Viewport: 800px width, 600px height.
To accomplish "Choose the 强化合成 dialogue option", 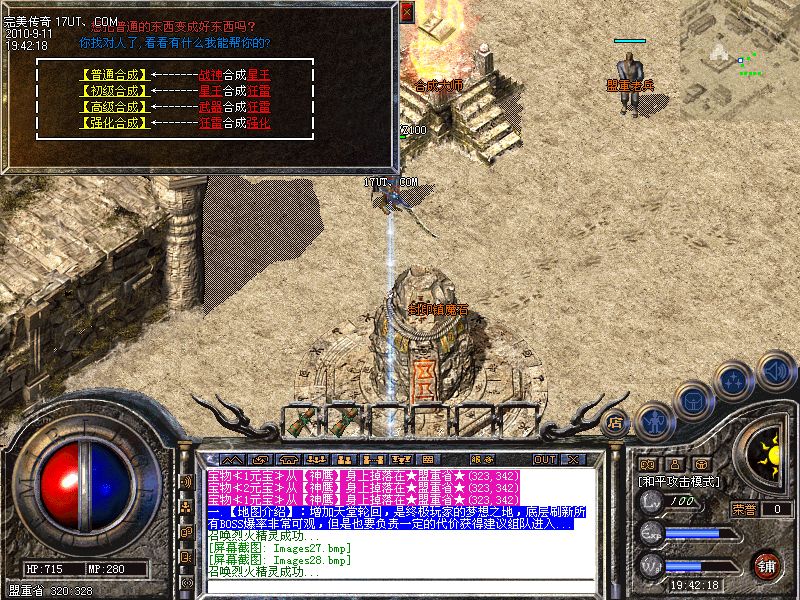I will pyautogui.click(x=112, y=122).
